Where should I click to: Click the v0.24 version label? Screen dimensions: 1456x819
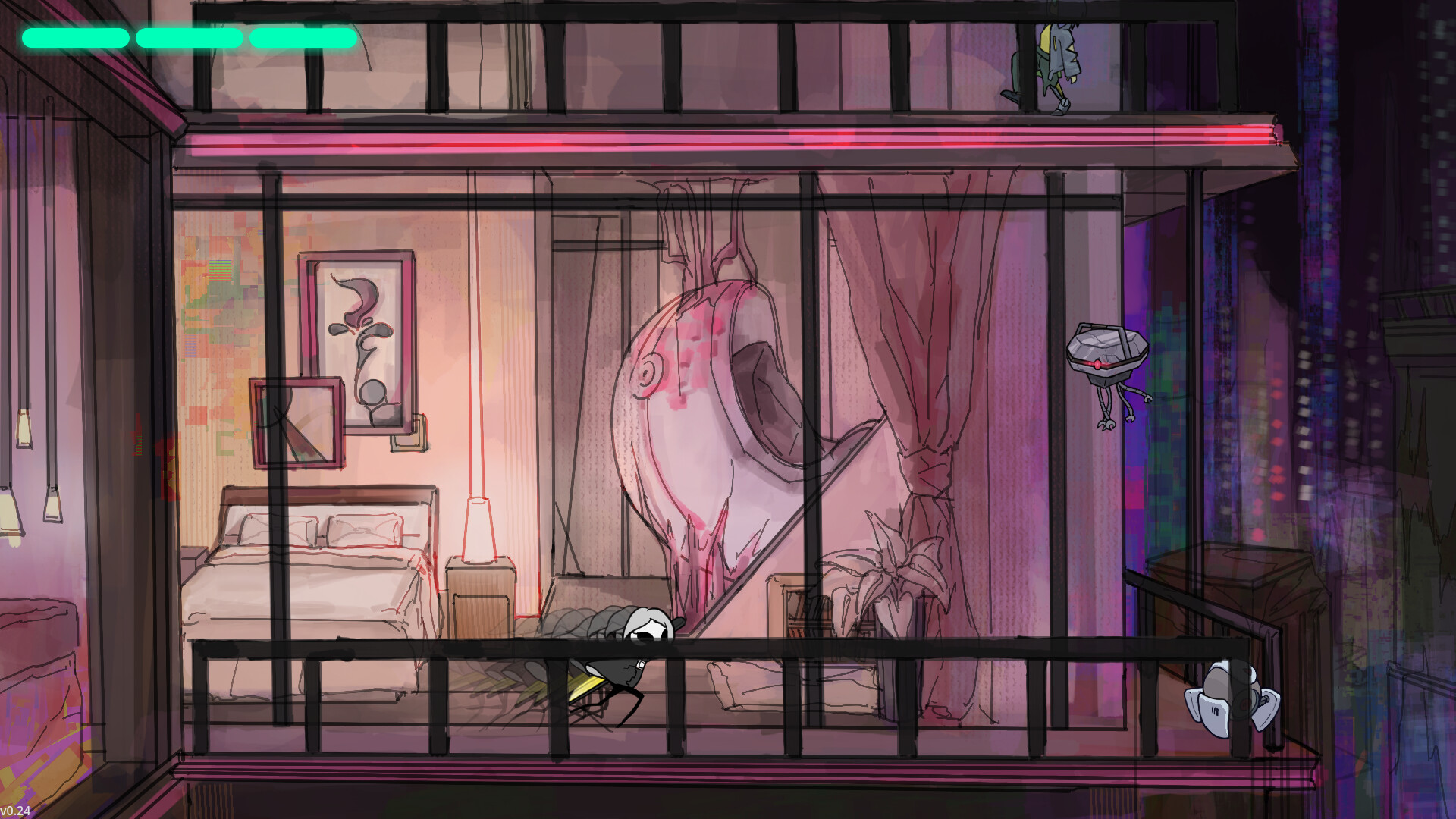point(15,810)
